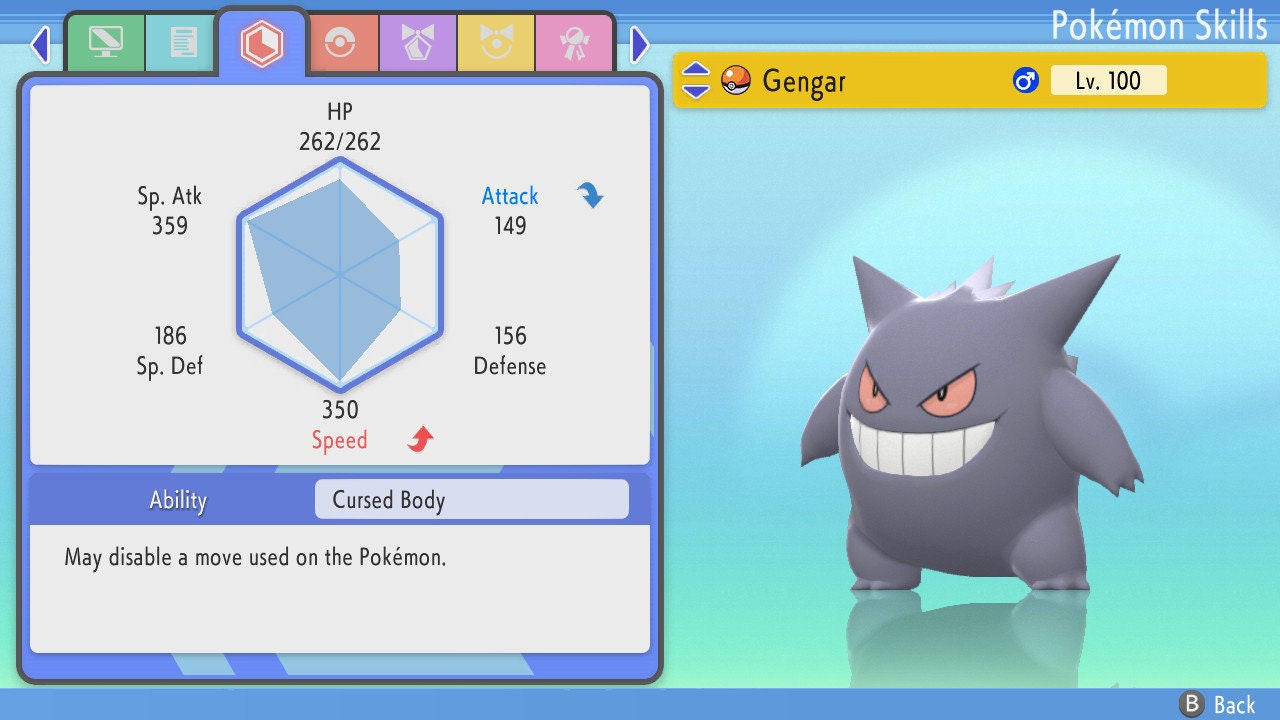1280x720 pixels.
Task: Select the active hexagon skills tab
Action: point(262,43)
